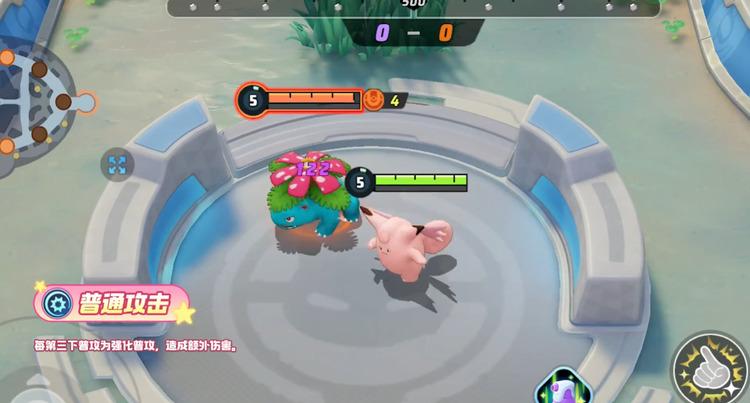Click the blue expand-arrows icon
The image size is (750, 403).
117,164
